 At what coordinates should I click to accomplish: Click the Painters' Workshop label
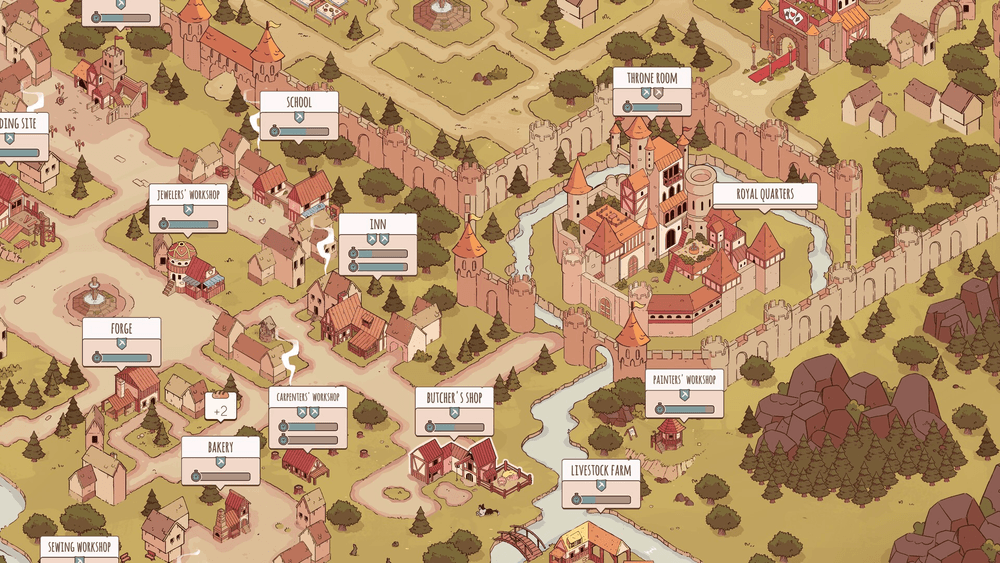pyautogui.click(x=684, y=380)
